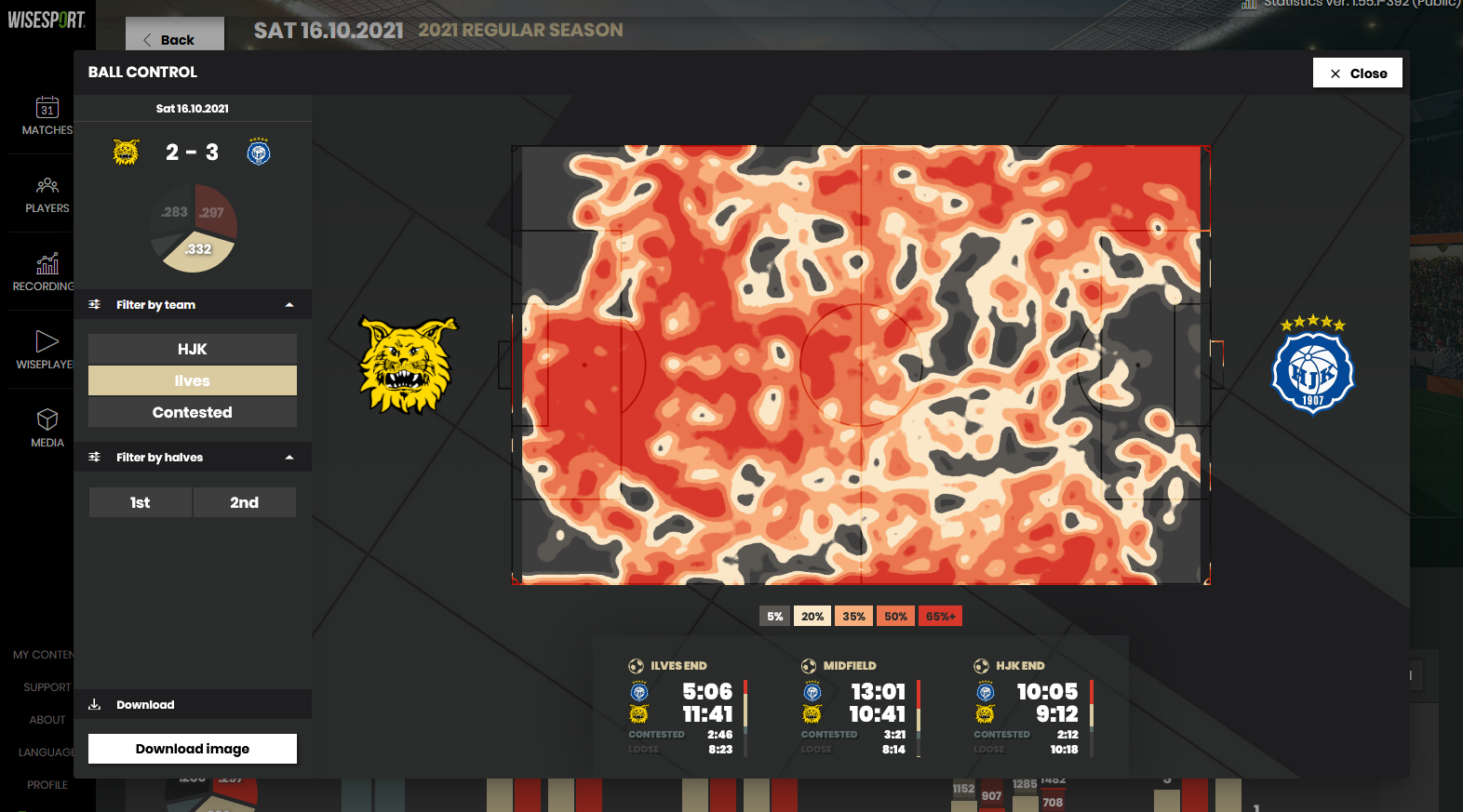Show only 1st half heatmap data

point(140,502)
